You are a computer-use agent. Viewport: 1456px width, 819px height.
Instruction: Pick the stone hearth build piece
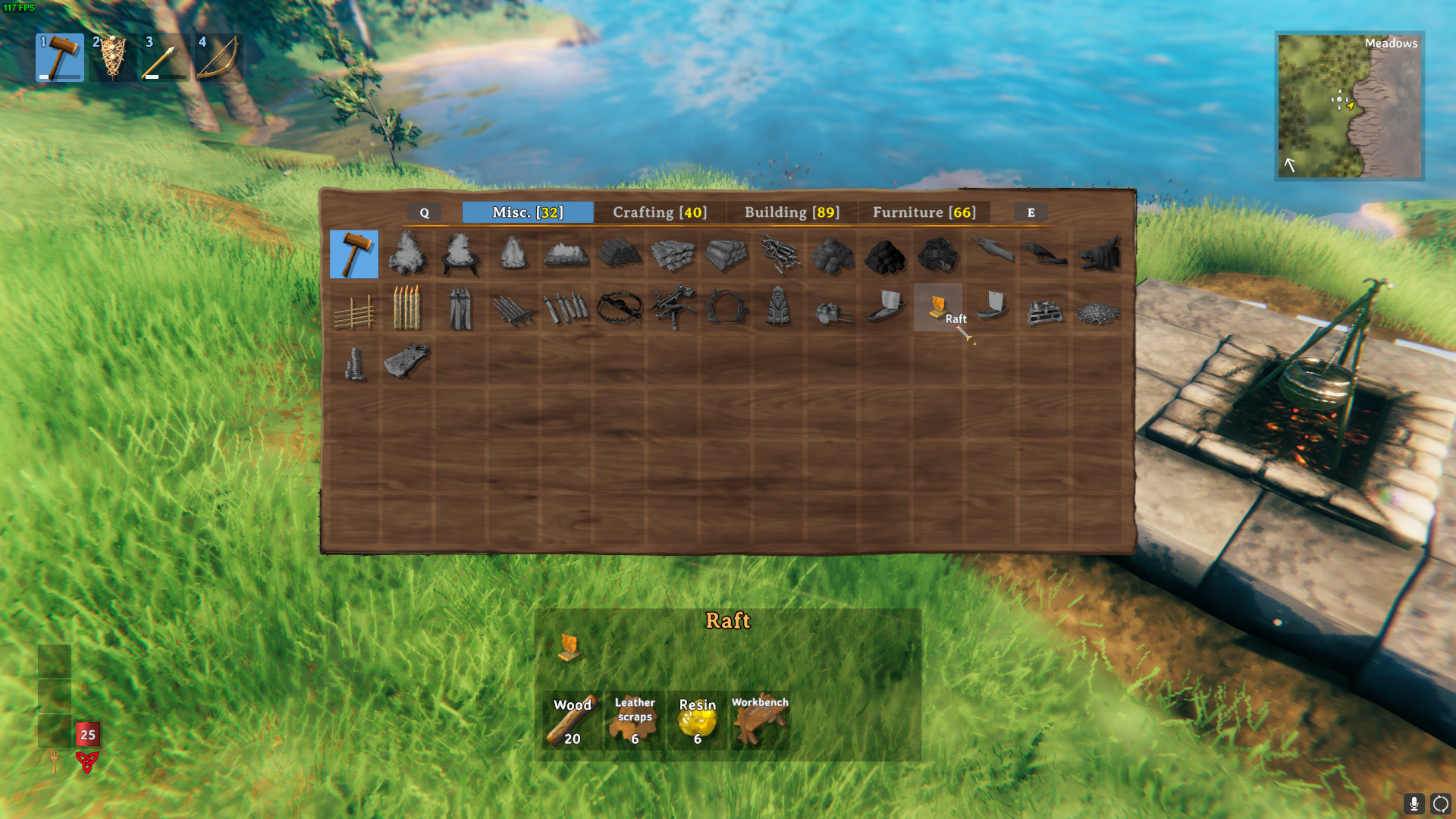point(566,255)
